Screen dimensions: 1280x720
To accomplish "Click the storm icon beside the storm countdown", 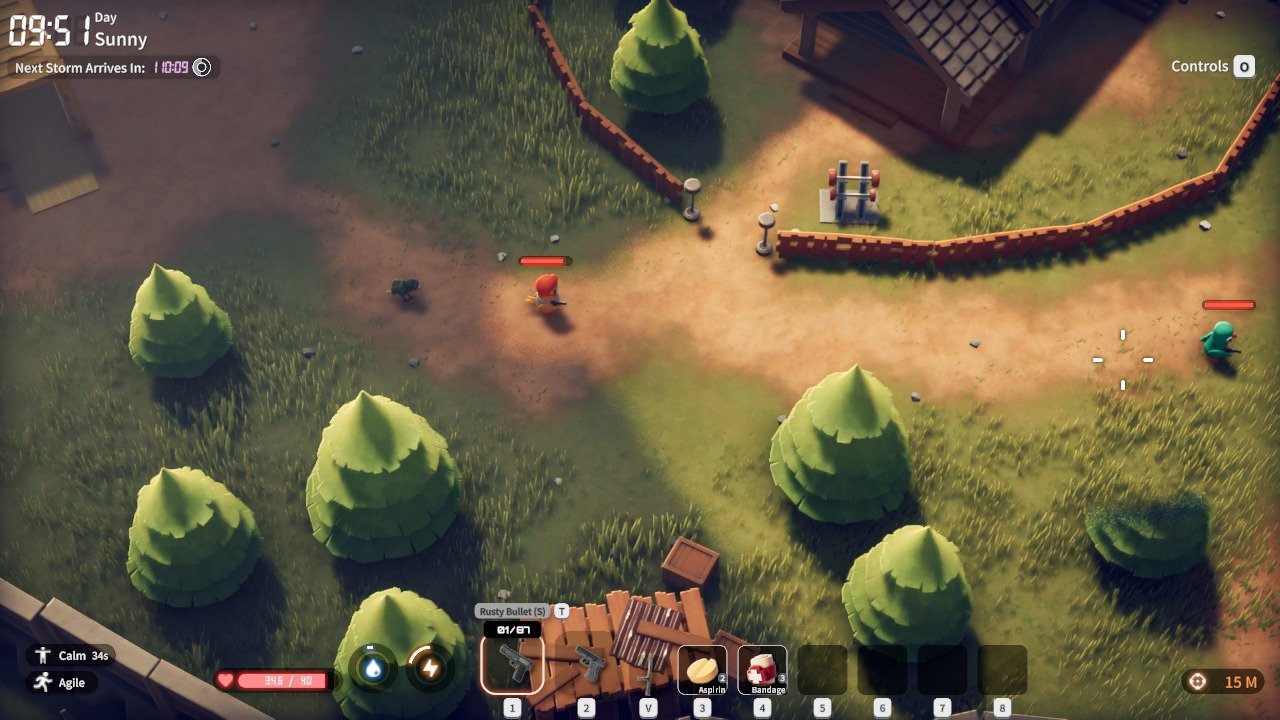I will (x=202, y=68).
